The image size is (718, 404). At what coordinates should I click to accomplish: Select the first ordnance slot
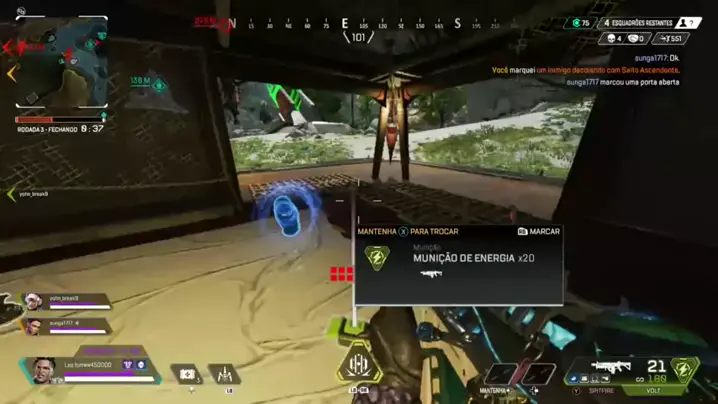click(498, 374)
